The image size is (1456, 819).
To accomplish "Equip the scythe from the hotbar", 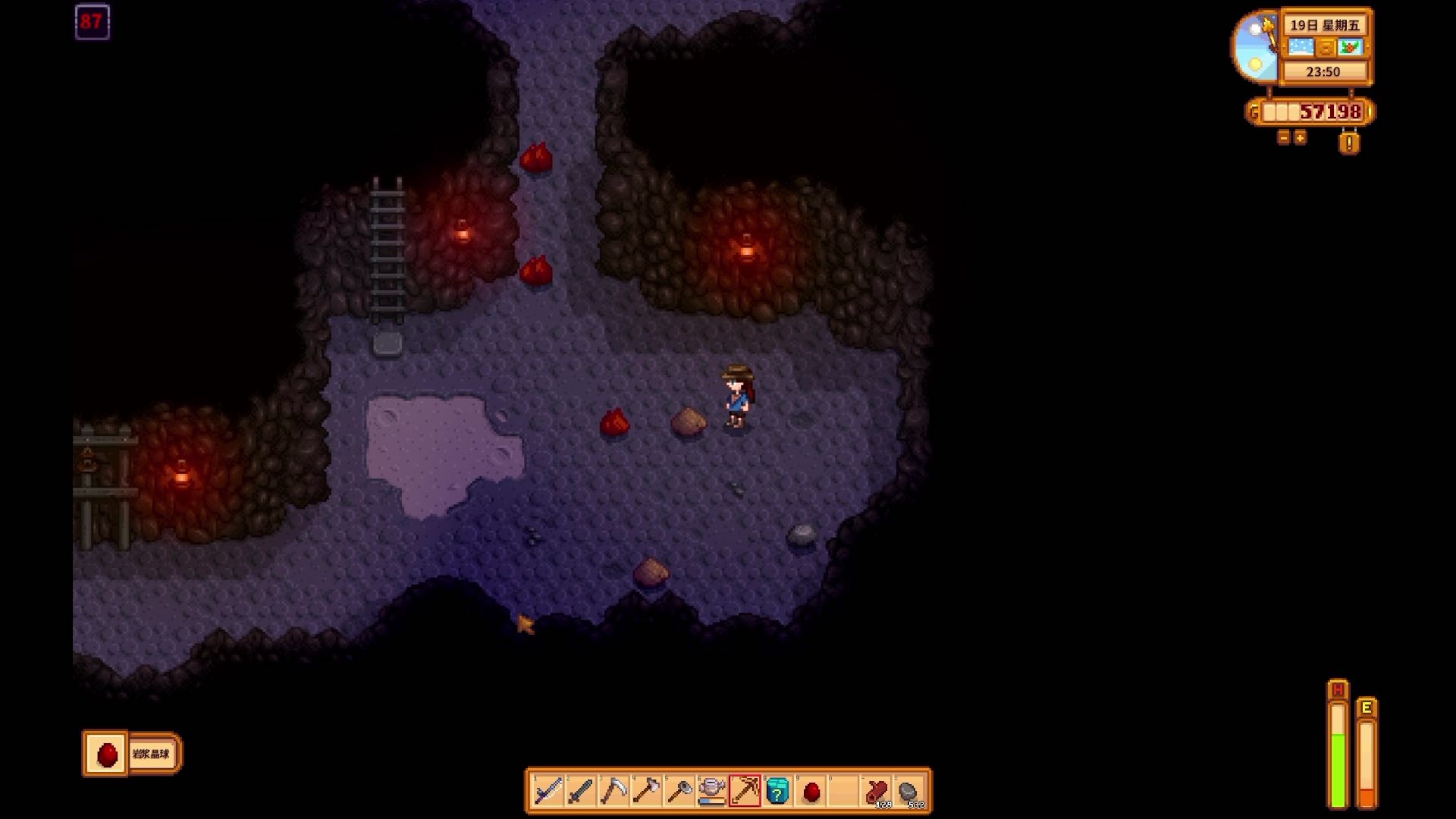I will click(613, 792).
